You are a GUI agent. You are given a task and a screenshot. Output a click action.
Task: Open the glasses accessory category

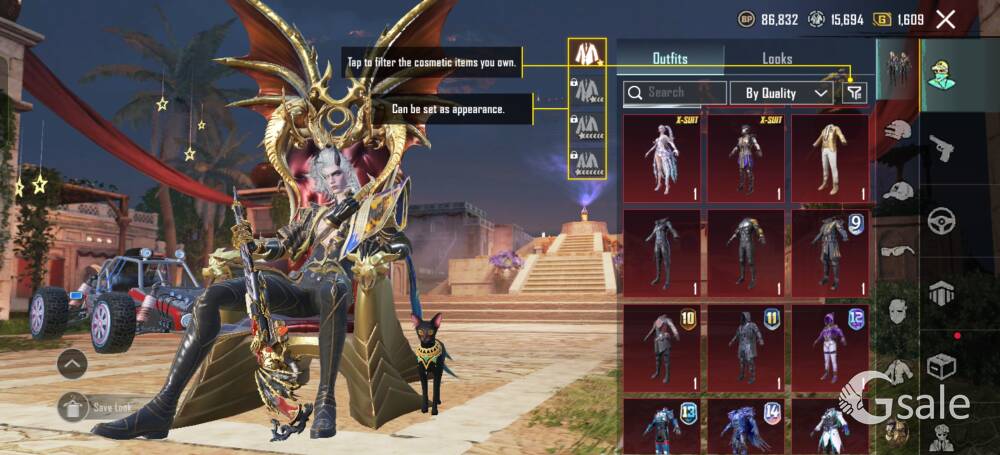(x=899, y=250)
